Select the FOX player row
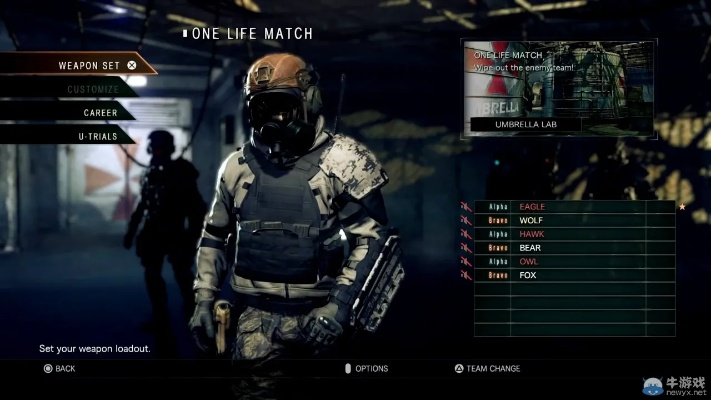 [x=570, y=274]
